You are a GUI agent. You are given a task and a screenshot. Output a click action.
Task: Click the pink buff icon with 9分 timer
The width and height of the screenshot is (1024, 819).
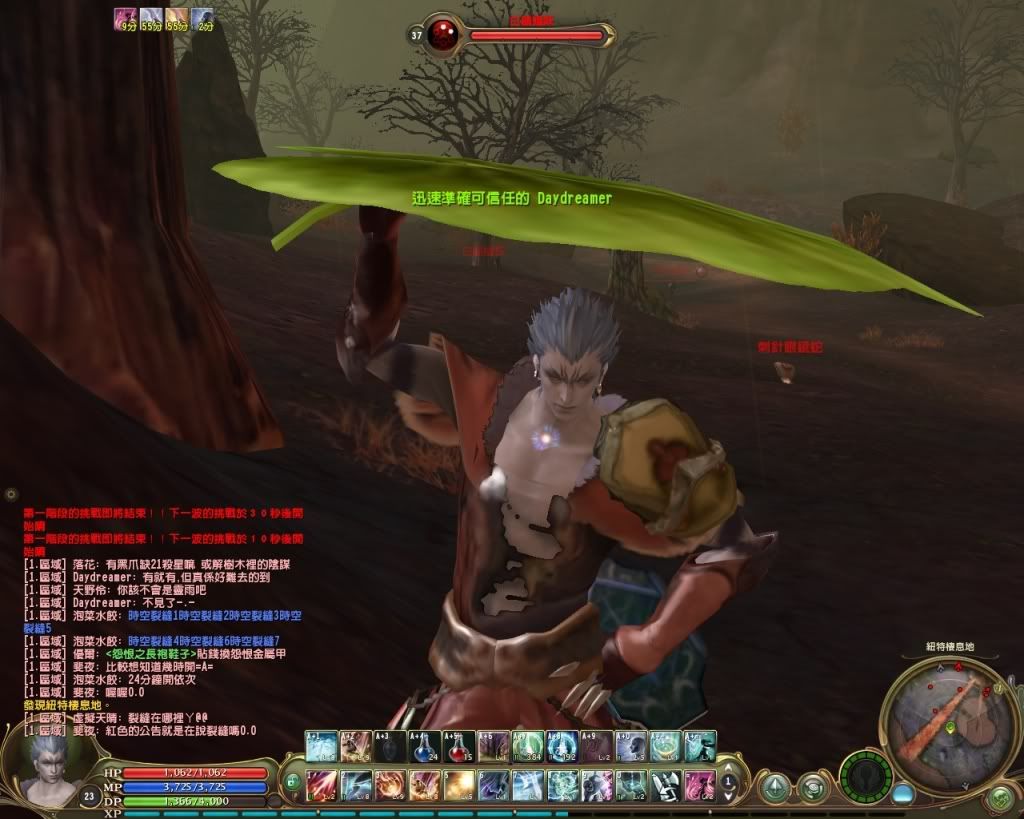[125, 17]
